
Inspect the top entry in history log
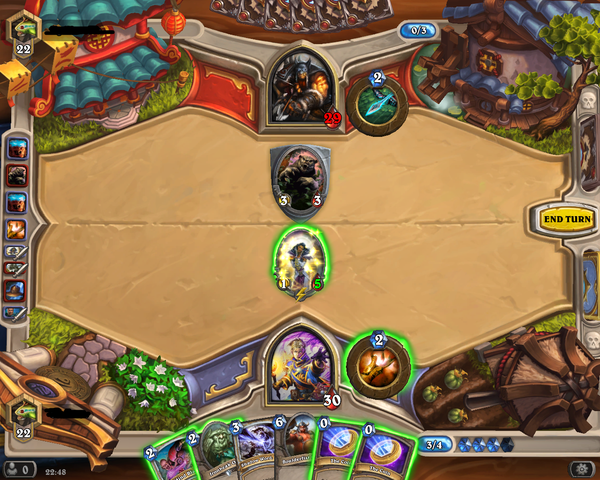[x=18, y=149]
